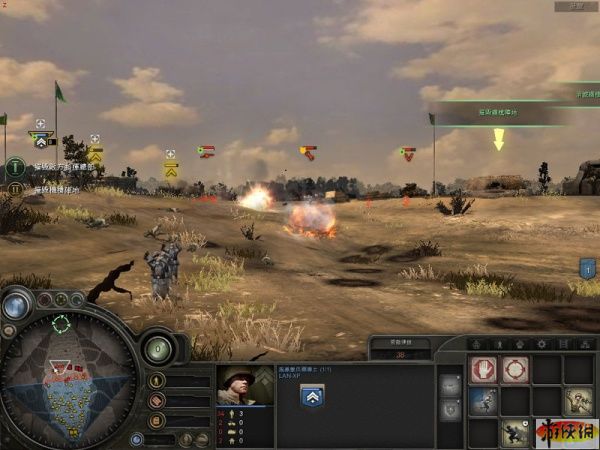Select the blue sergeant chevron squad badge
The height and width of the screenshot is (450, 600).
pyautogui.click(x=311, y=396)
